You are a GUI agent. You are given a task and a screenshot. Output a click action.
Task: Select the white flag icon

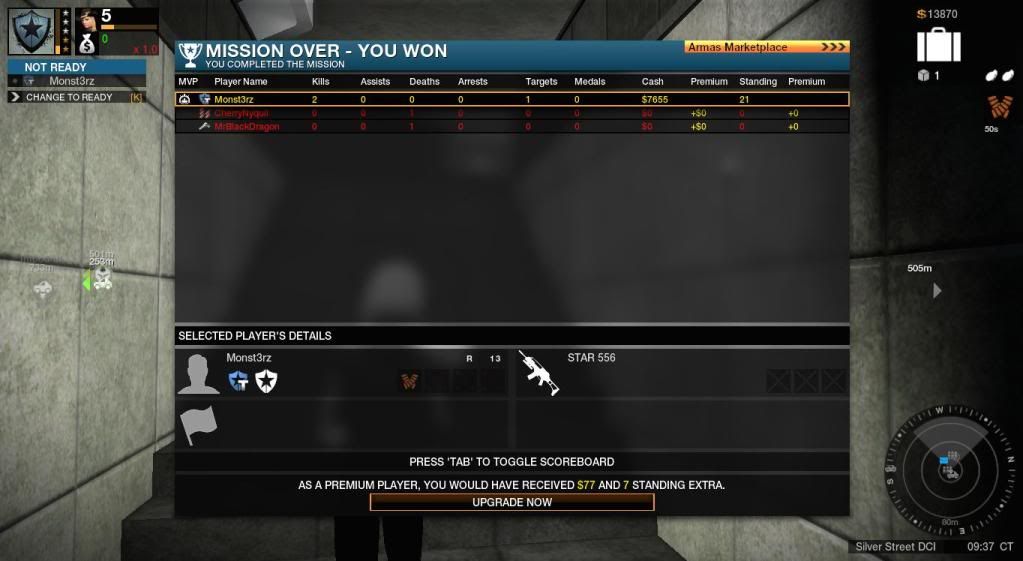tap(198, 426)
